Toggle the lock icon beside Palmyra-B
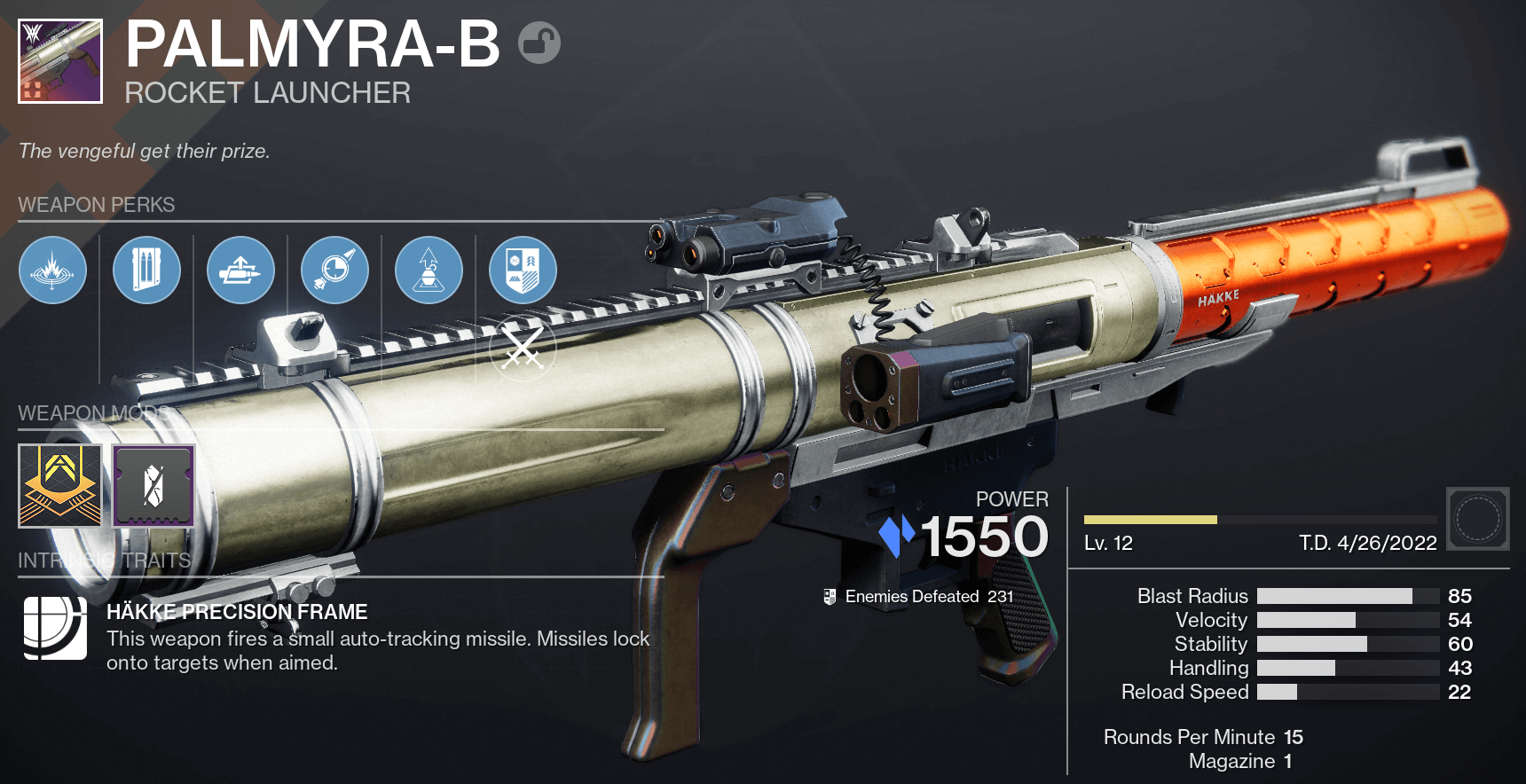Screen dimensions: 1526x784 [x=539, y=43]
